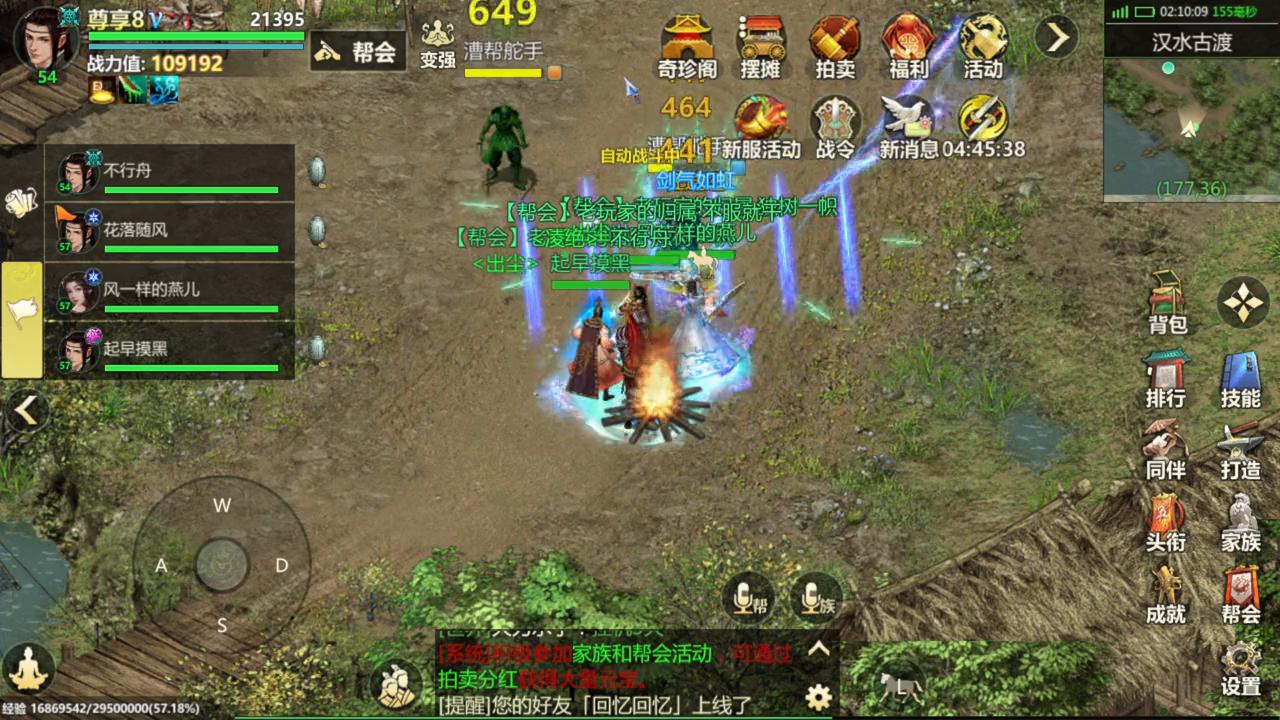Open the 新服活动 new server event
The width and height of the screenshot is (1280, 720).
pyautogui.click(x=761, y=127)
